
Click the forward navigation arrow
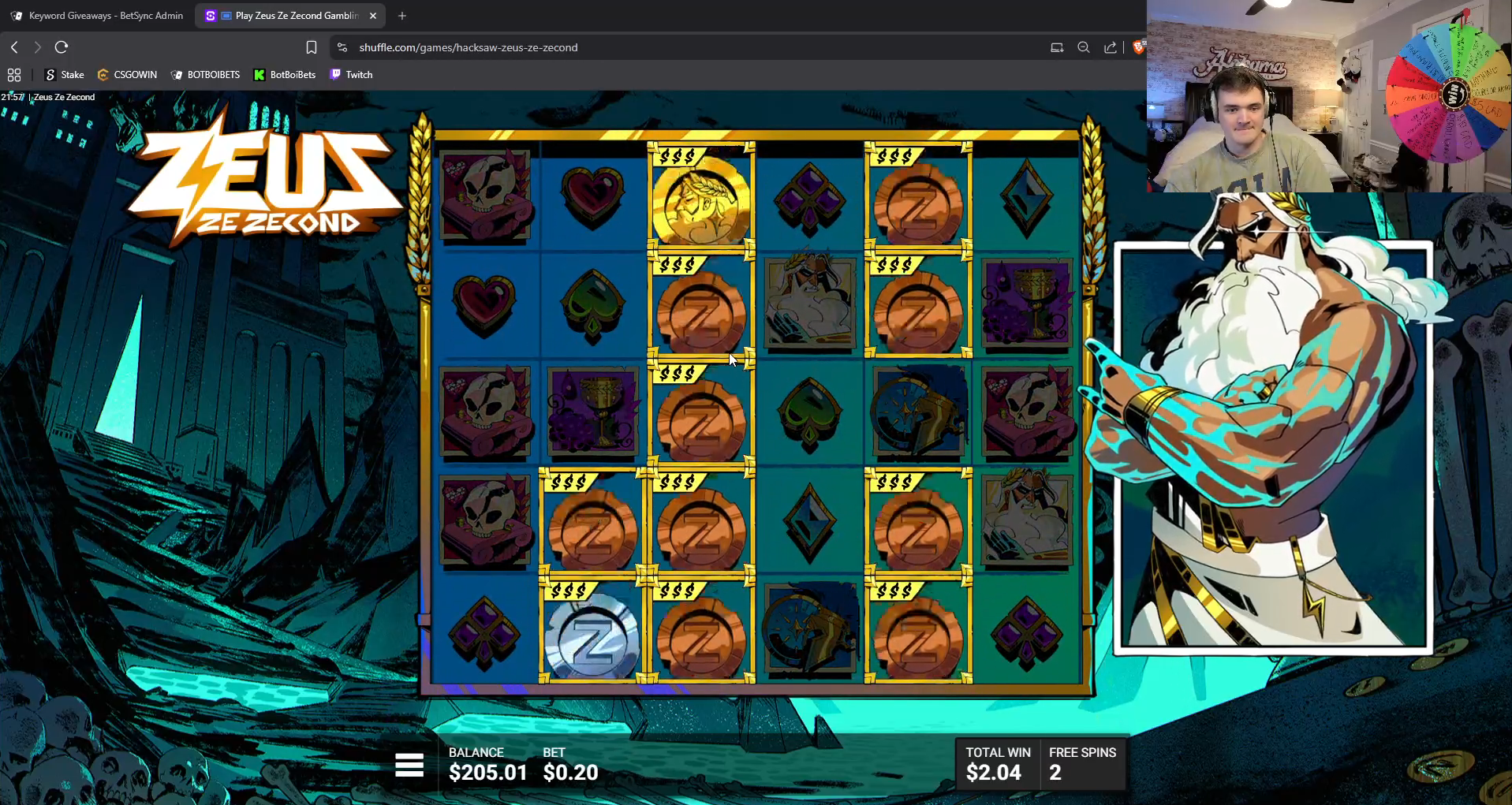pyautogui.click(x=38, y=47)
